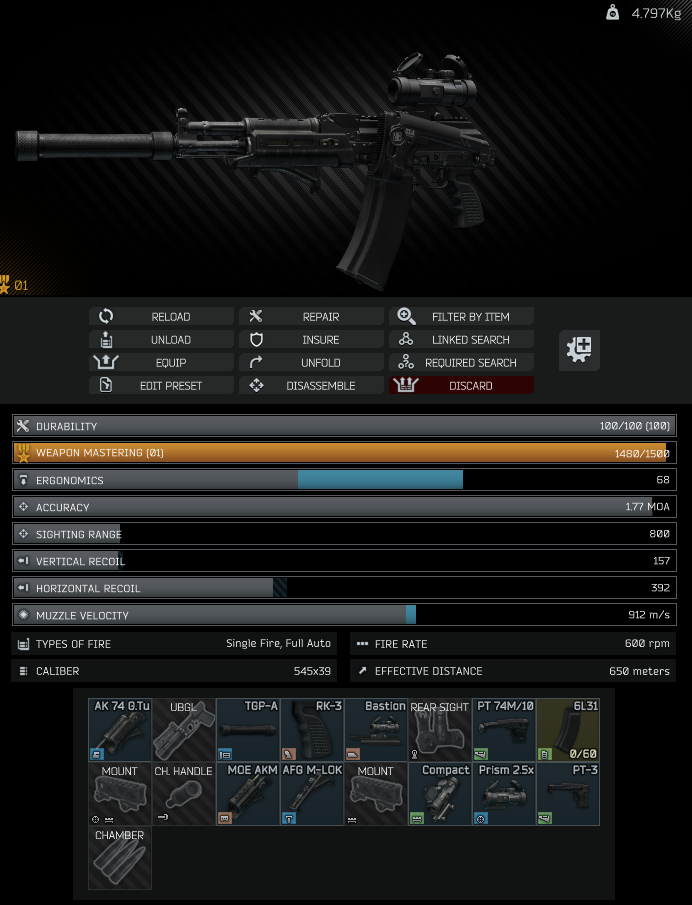The width and height of the screenshot is (692, 905).
Task: Insure this weapon
Action: click(311, 340)
